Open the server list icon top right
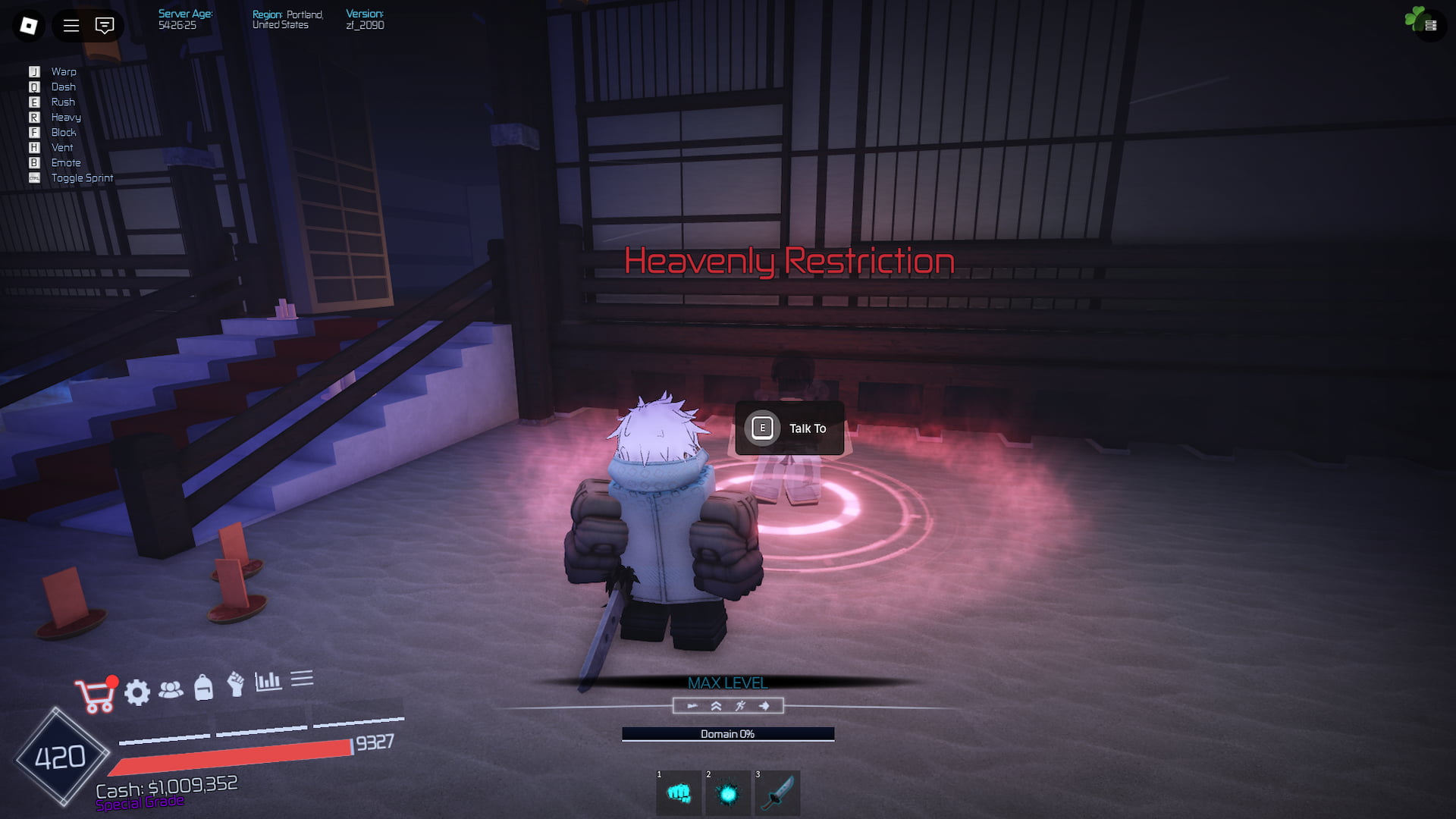The width and height of the screenshot is (1456, 819). pos(1431,25)
